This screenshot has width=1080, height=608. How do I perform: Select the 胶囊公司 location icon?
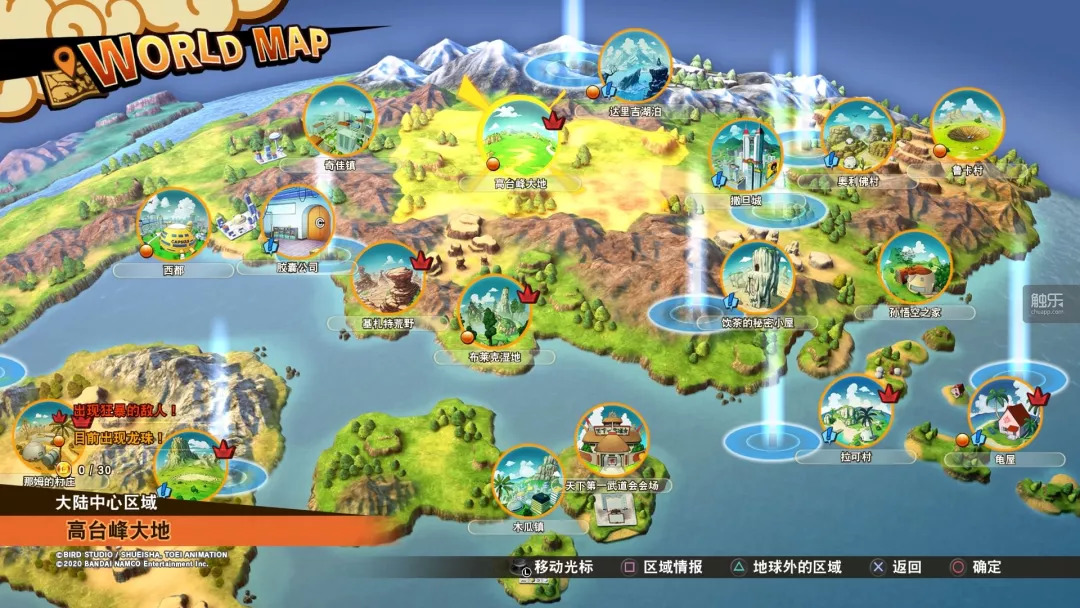[297, 223]
